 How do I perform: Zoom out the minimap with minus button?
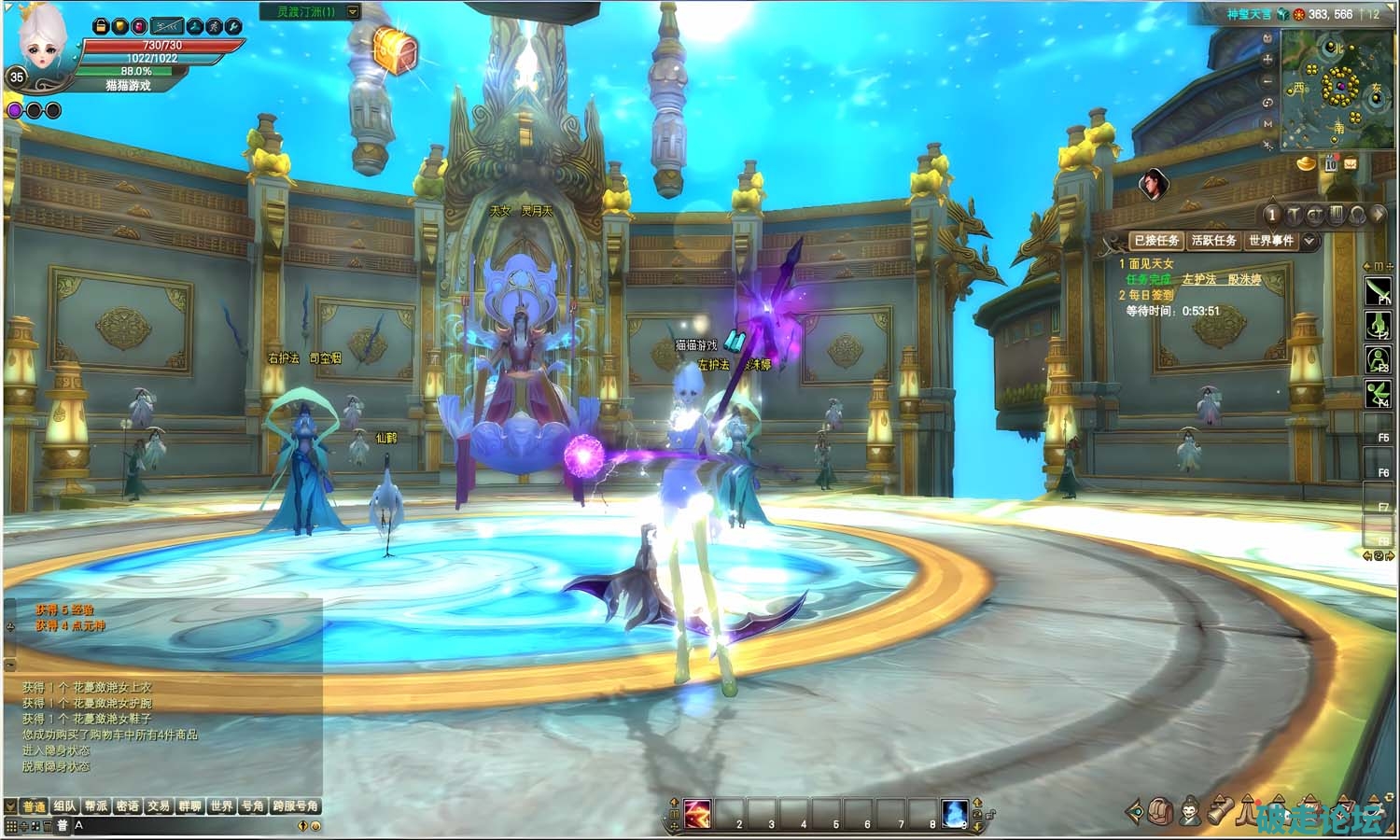point(1267,81)
